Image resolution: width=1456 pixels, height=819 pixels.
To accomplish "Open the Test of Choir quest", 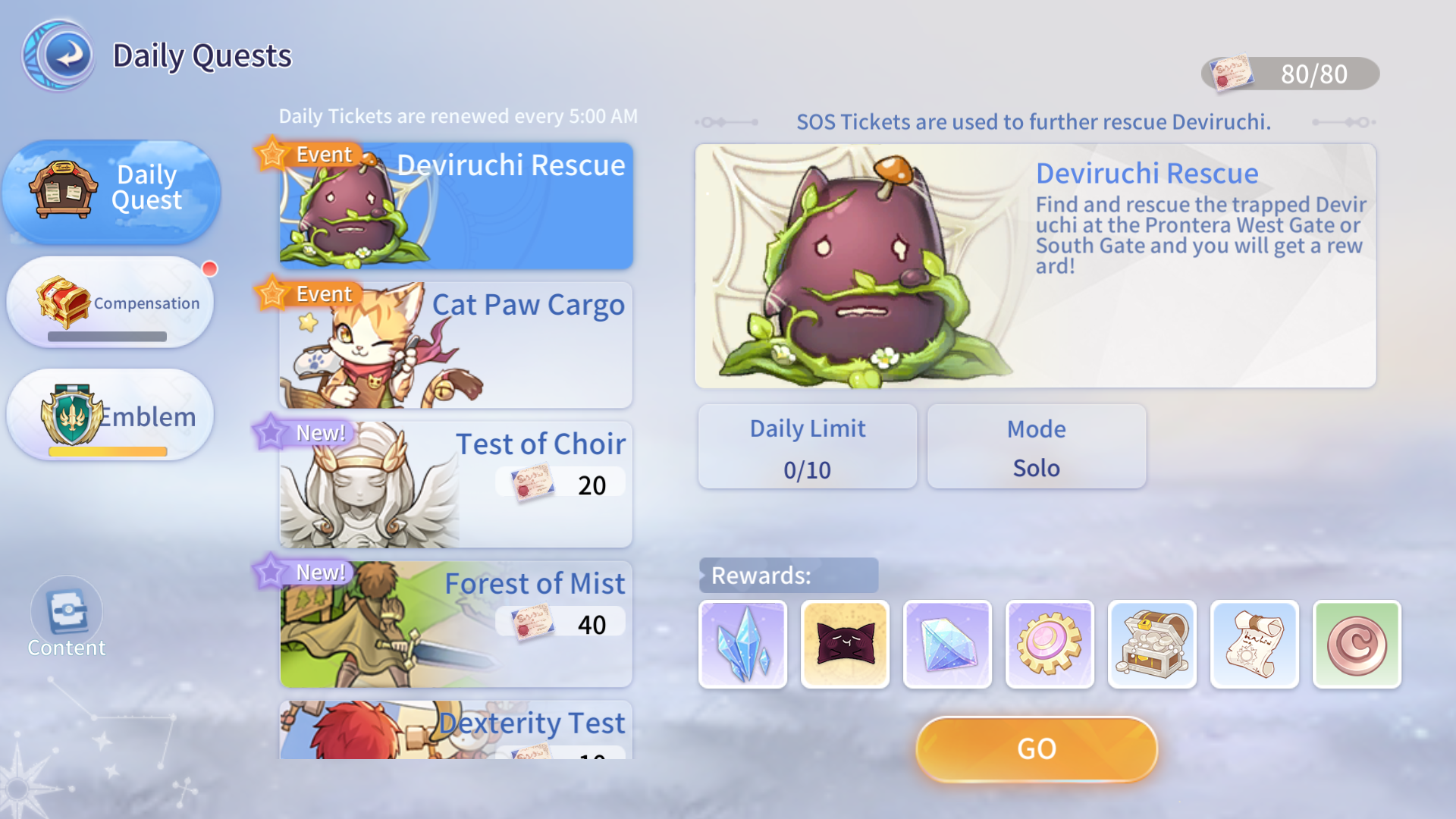I will 455,484.
